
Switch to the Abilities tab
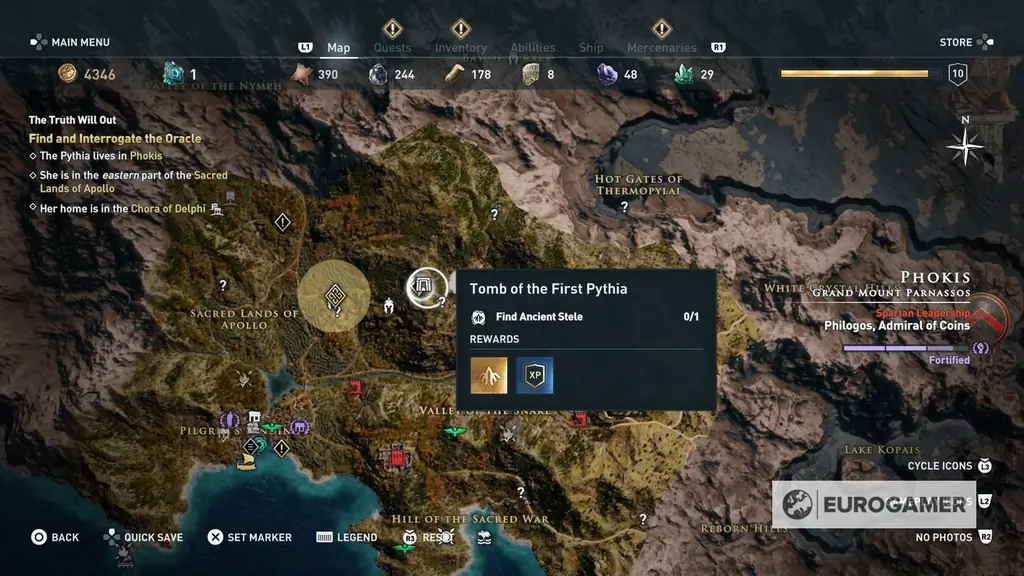point(533,48)
